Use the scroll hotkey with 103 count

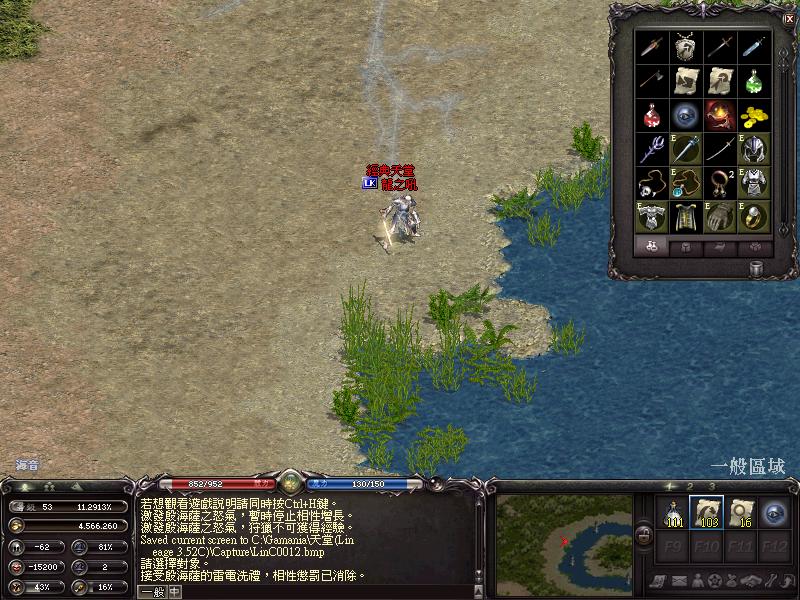pyautogui.click(x=707, y=513)
